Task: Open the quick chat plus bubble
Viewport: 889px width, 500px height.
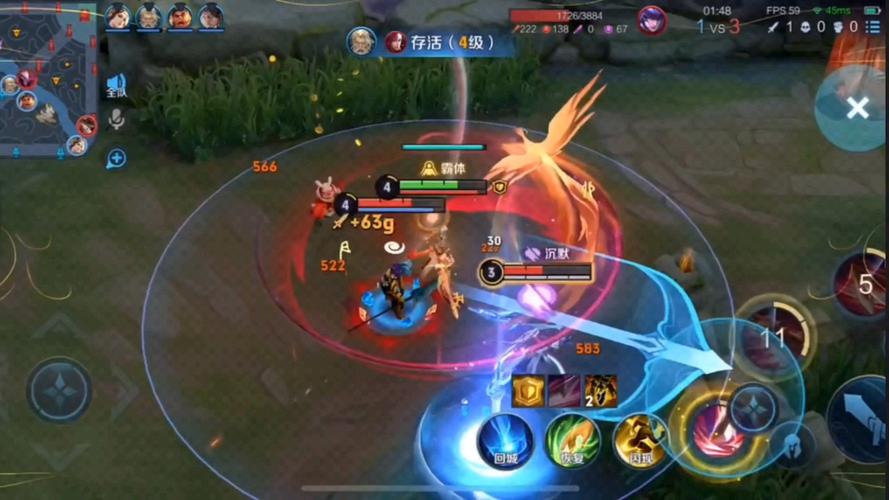Action: tap(116, 157)
